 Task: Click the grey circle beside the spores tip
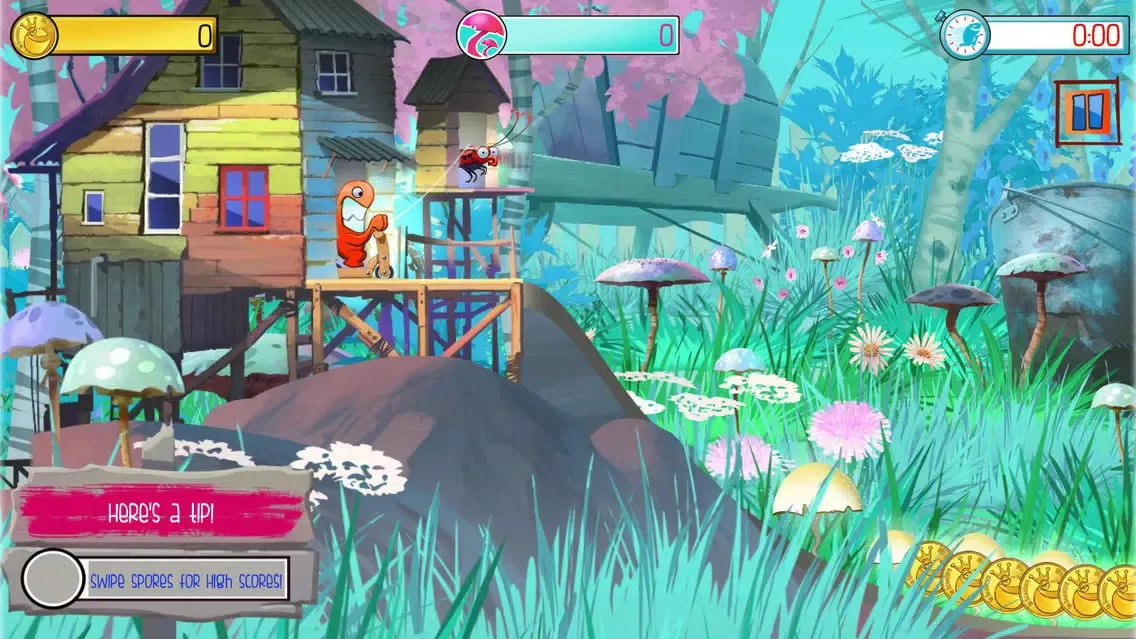tap(53, 579)
